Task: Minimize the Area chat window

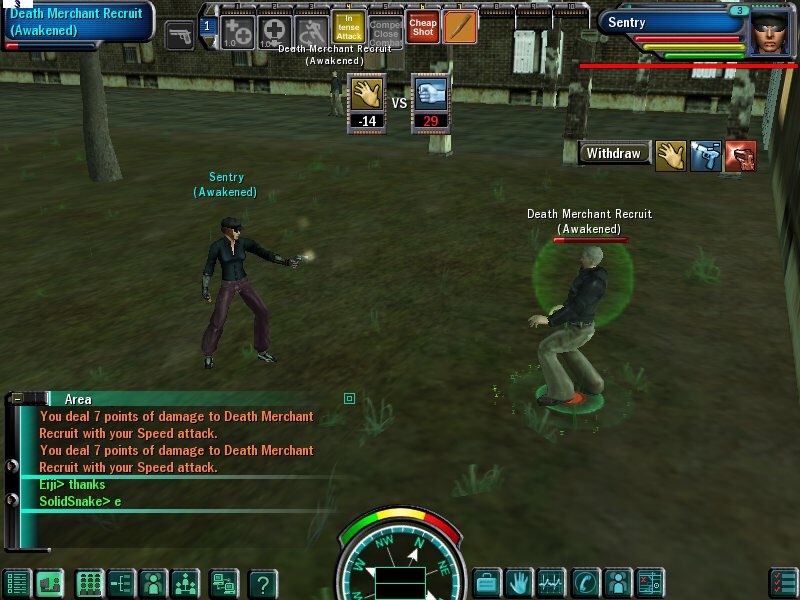Action: (x=17, y=398)
